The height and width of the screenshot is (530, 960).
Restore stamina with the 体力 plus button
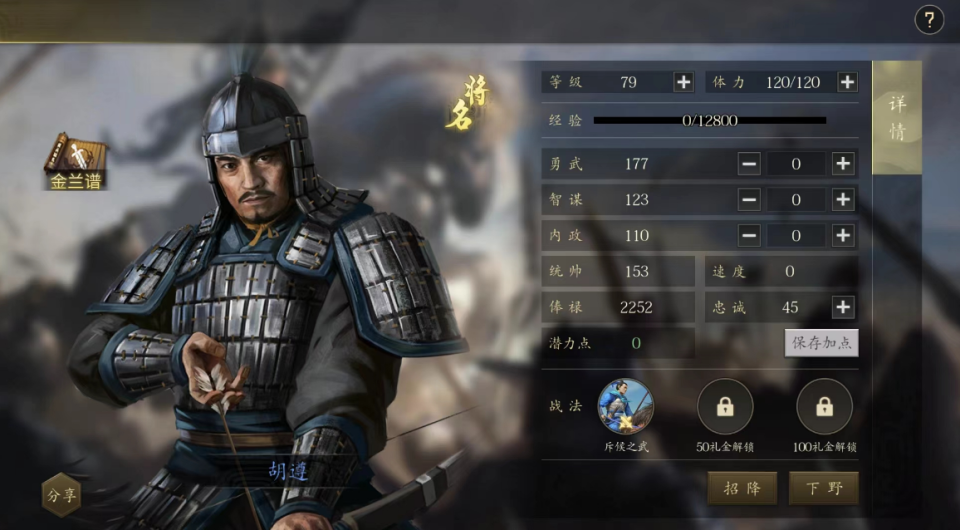pos(847,82)
